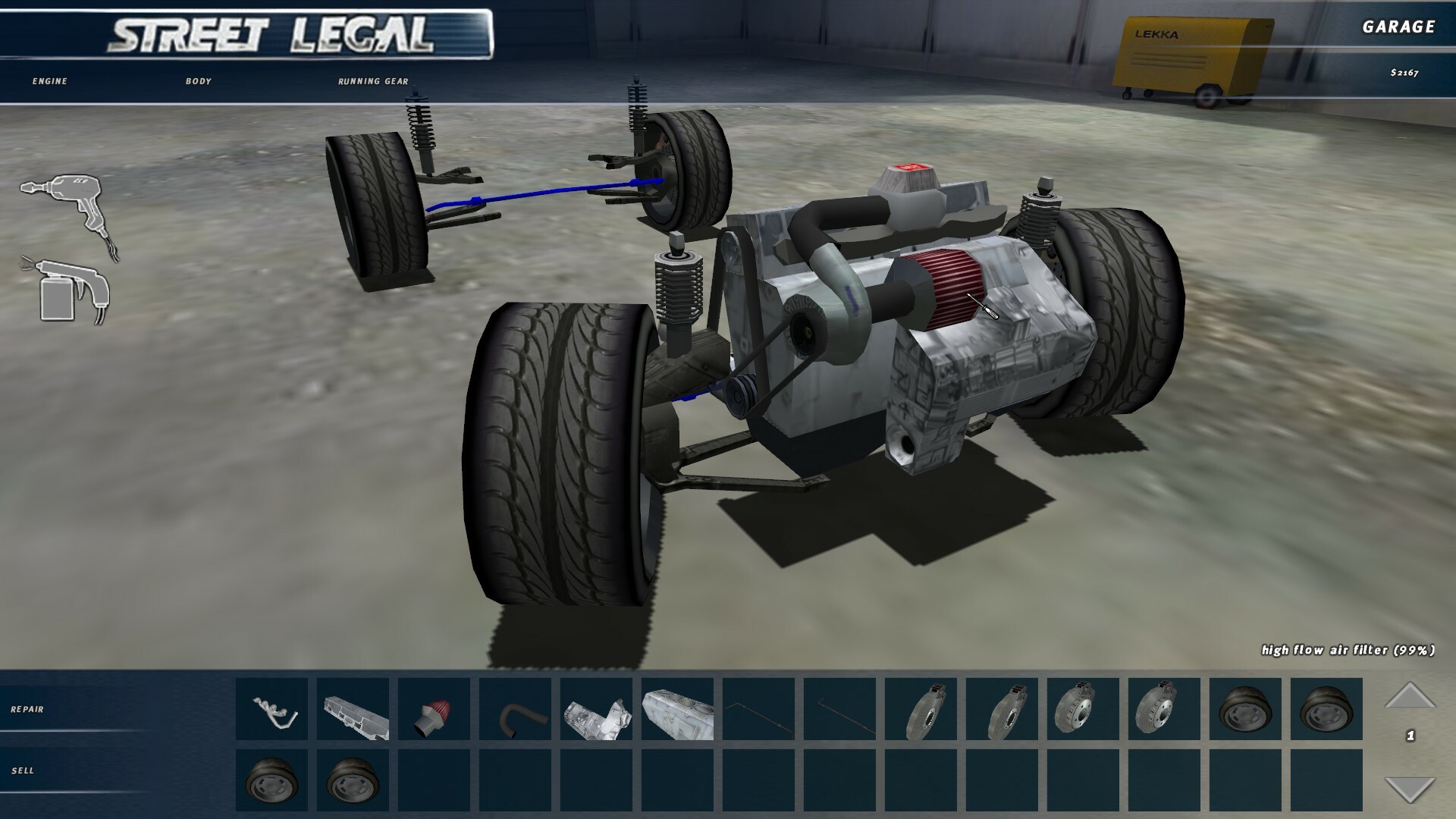The image size is (1456, 819).
Task: Open the RUNNING GEAR tab
Action: coord(373,80)
